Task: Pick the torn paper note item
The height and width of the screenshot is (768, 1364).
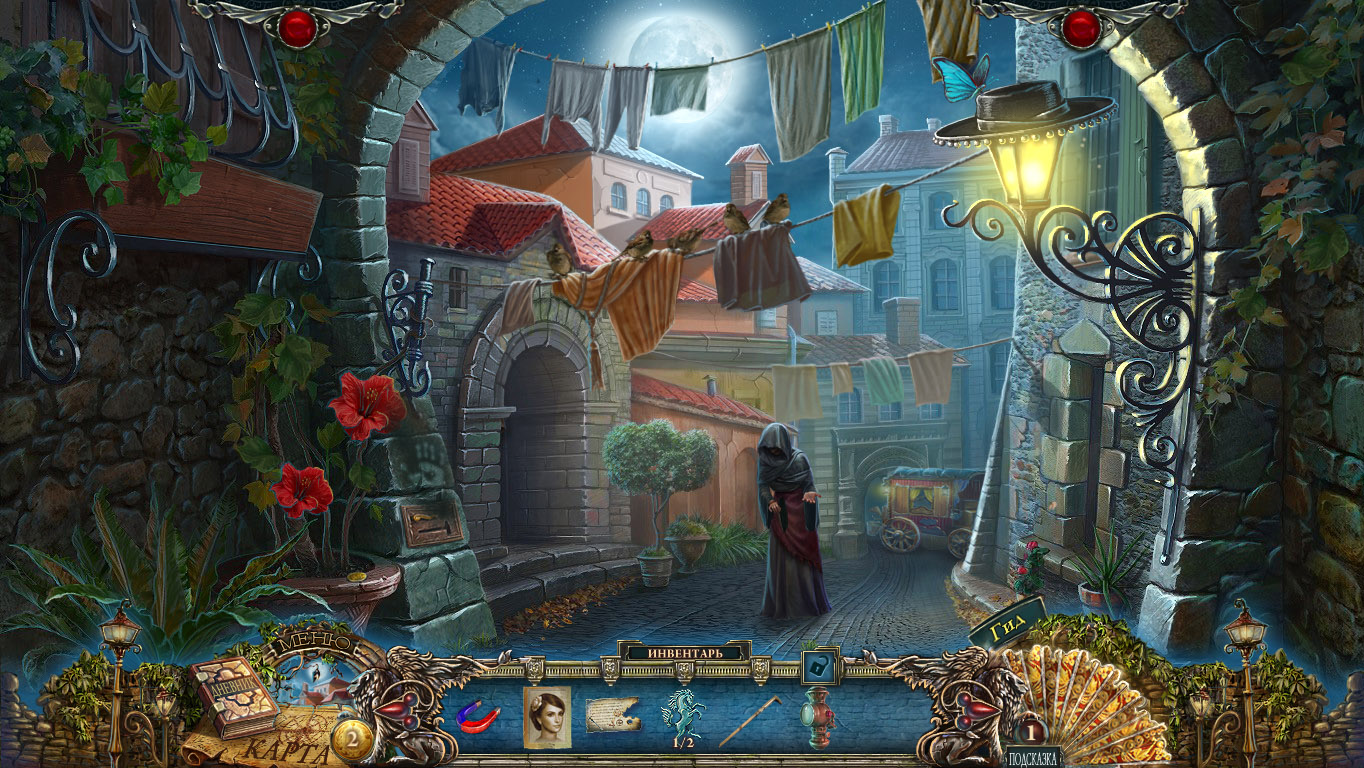Action: pos(613,716)
